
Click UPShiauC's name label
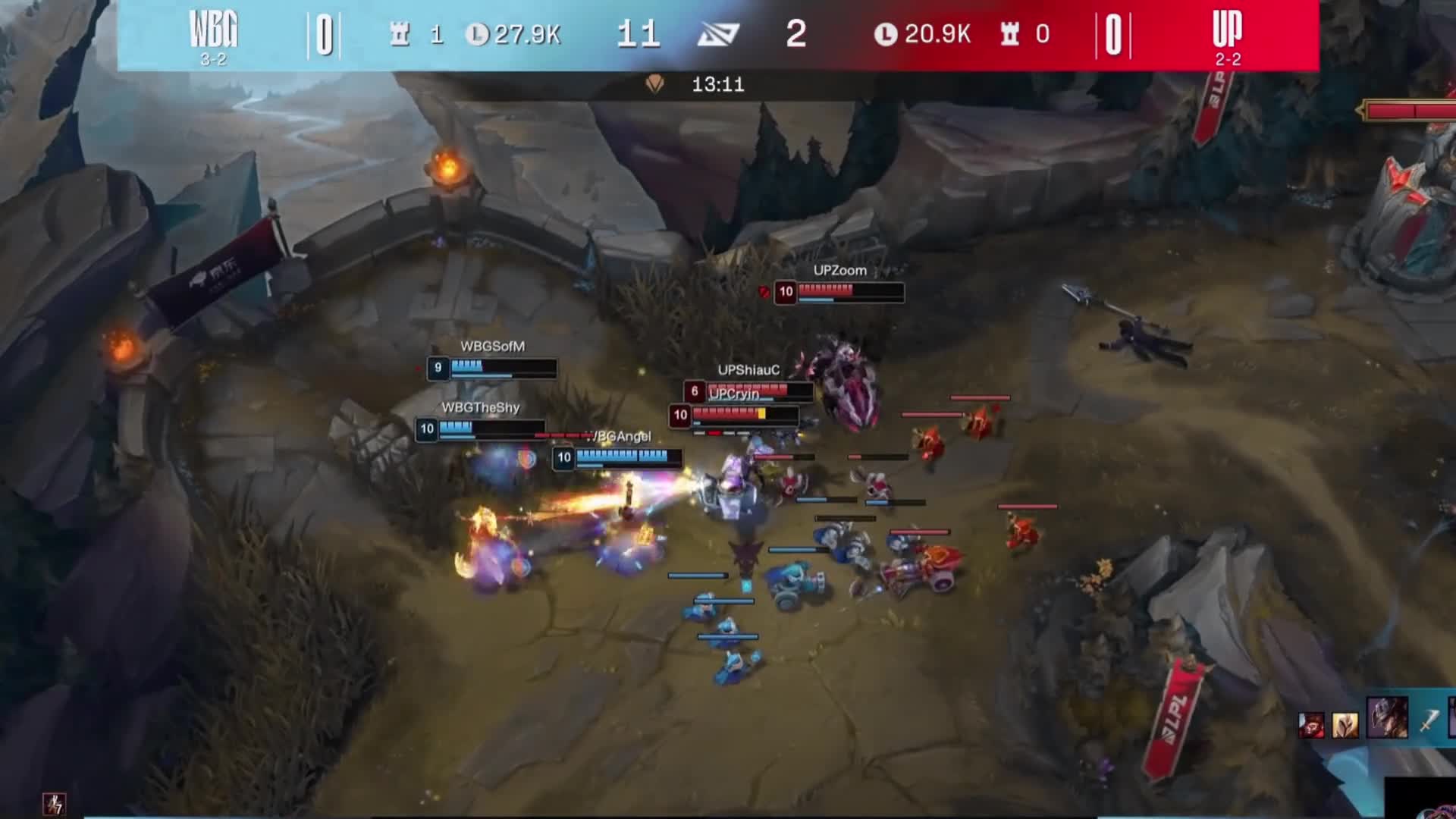[750, 372]
